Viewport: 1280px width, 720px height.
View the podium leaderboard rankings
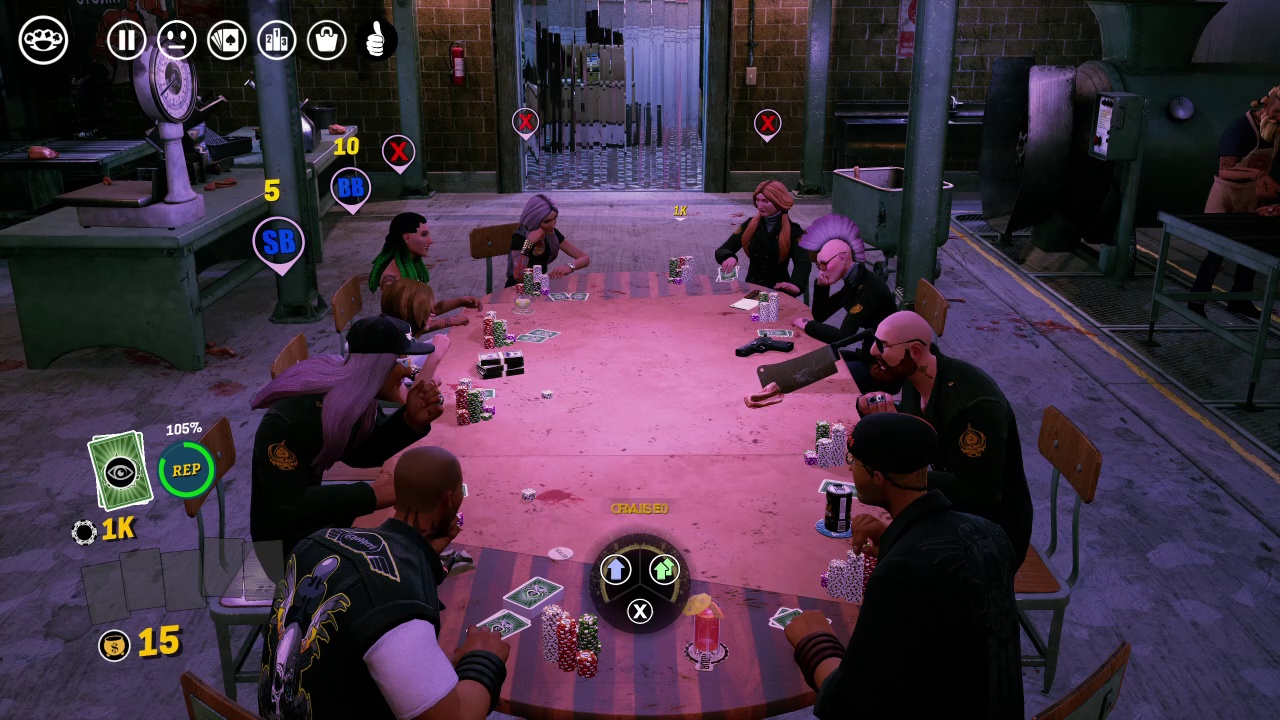(277, 40)
